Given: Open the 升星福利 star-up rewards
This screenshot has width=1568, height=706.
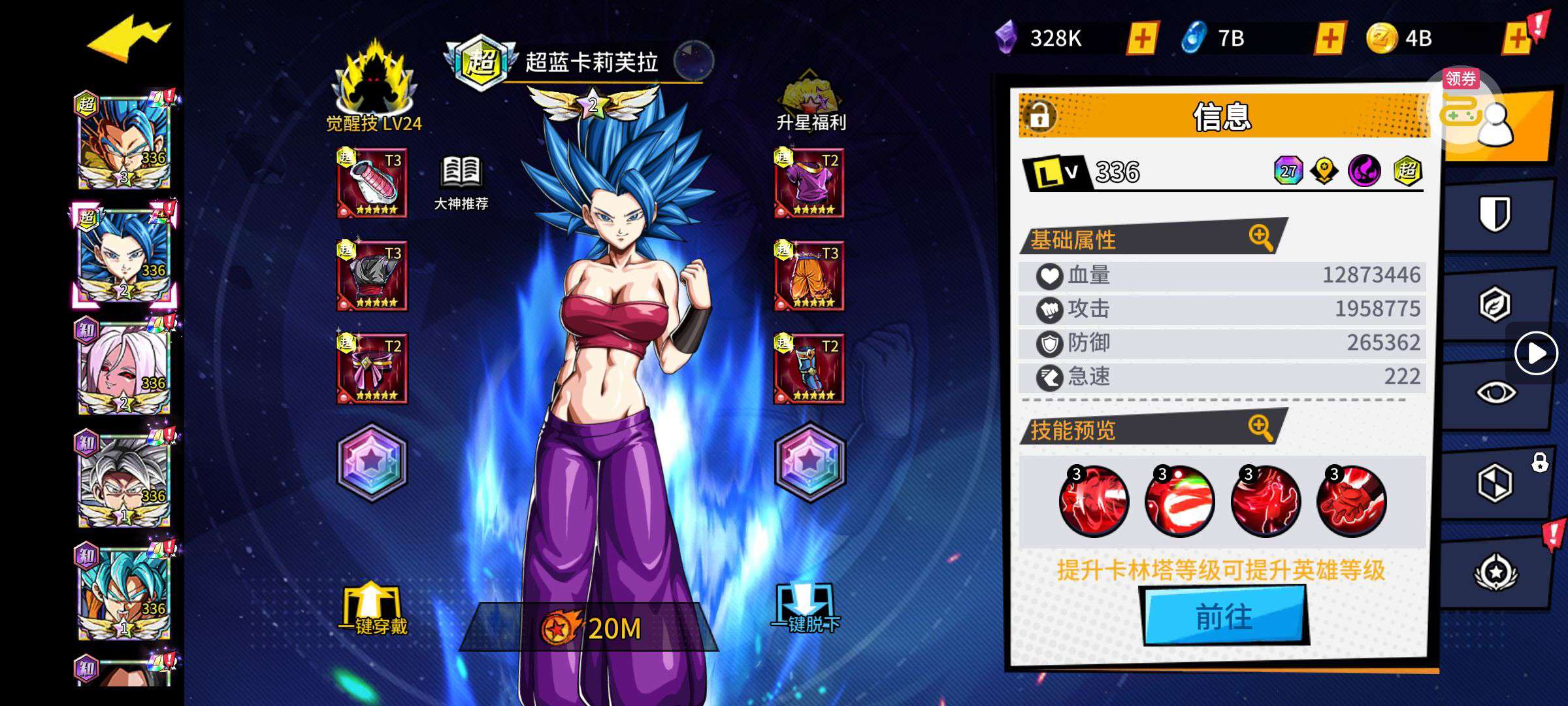Looking at the screenshot, I should pyautogui.click(x=810, y=101).
